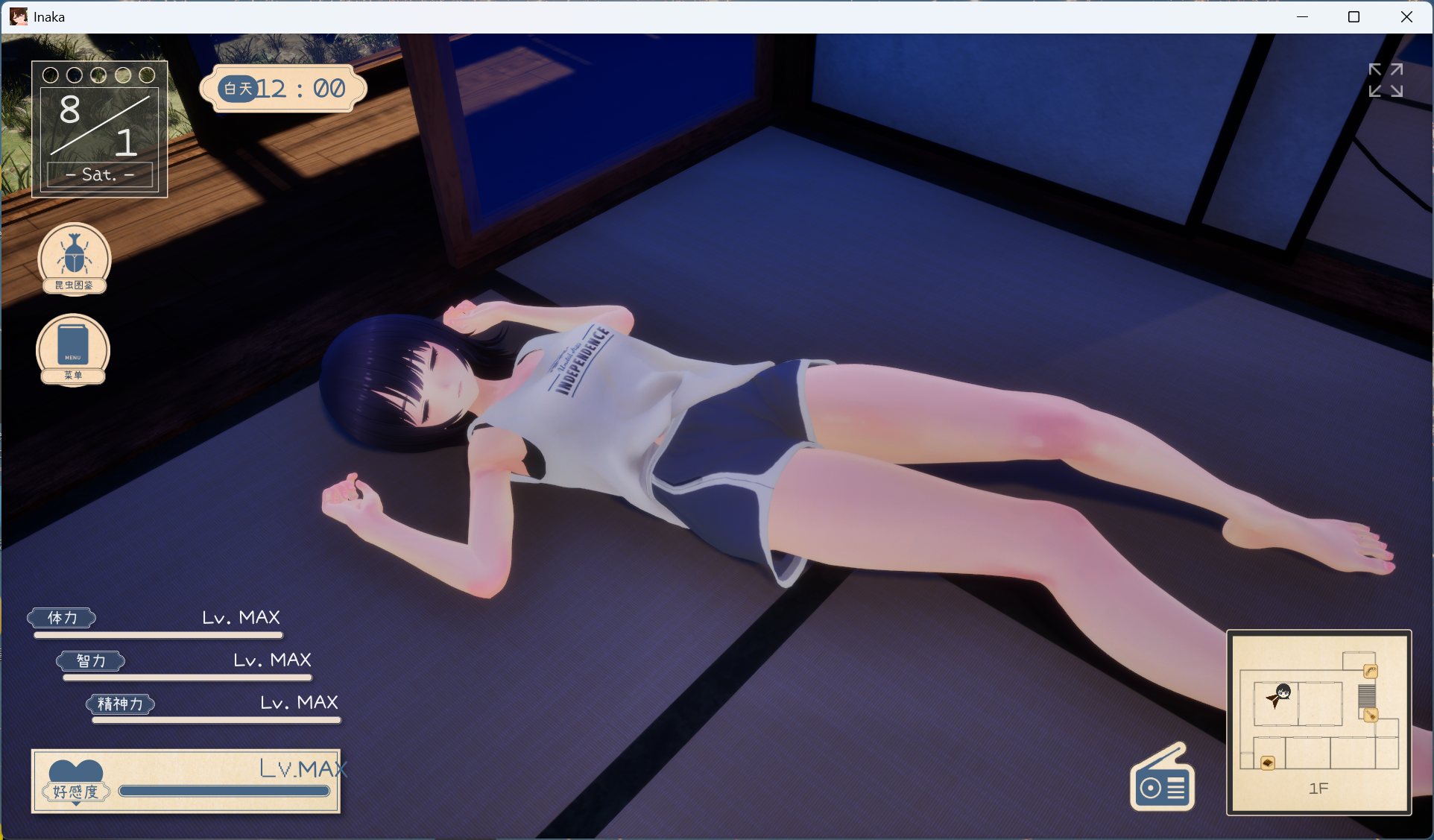This screenshot has width=1434, height=840.
Task: Select the book icon in the minimap's lower room
Action: pyautogui.click(x=1268, y=763)
